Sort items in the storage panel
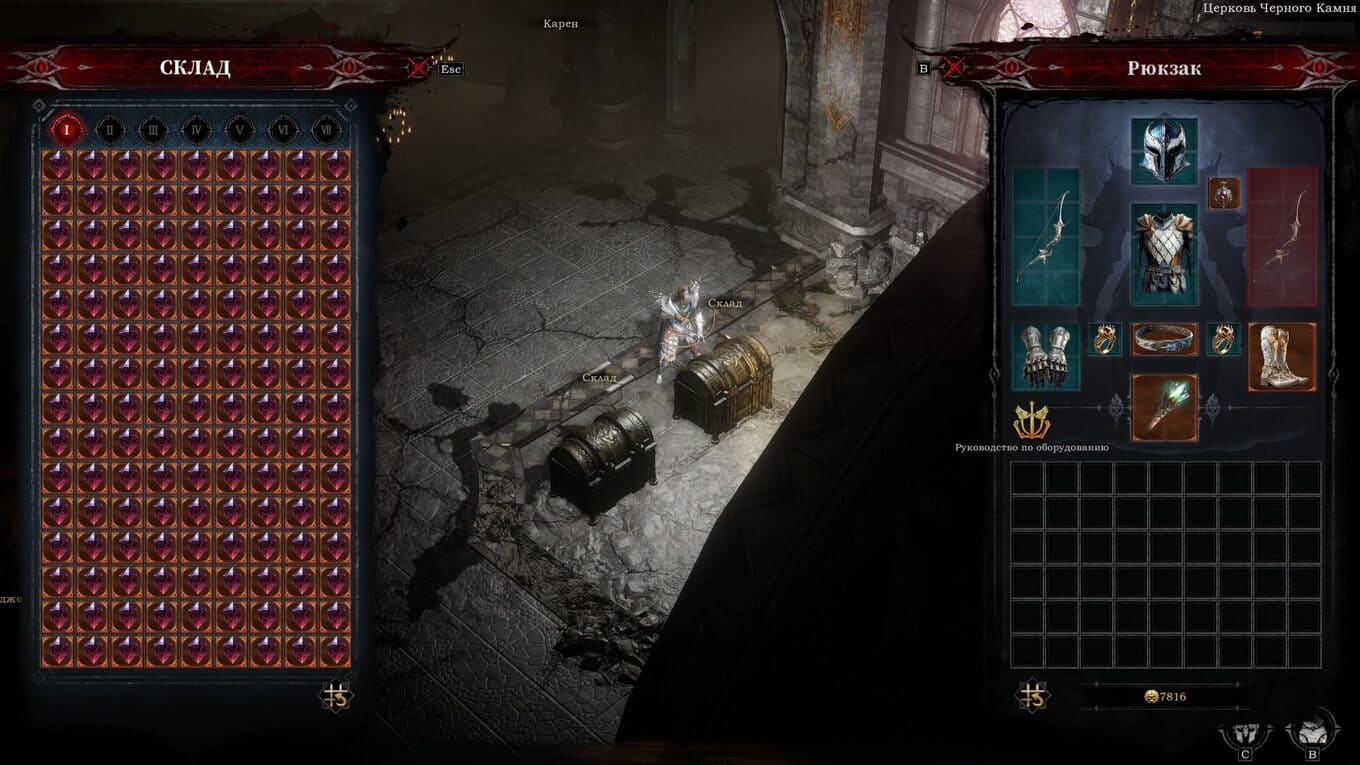Image resolution: width=1360 pixels, height=765 pixels. (334, 696)
